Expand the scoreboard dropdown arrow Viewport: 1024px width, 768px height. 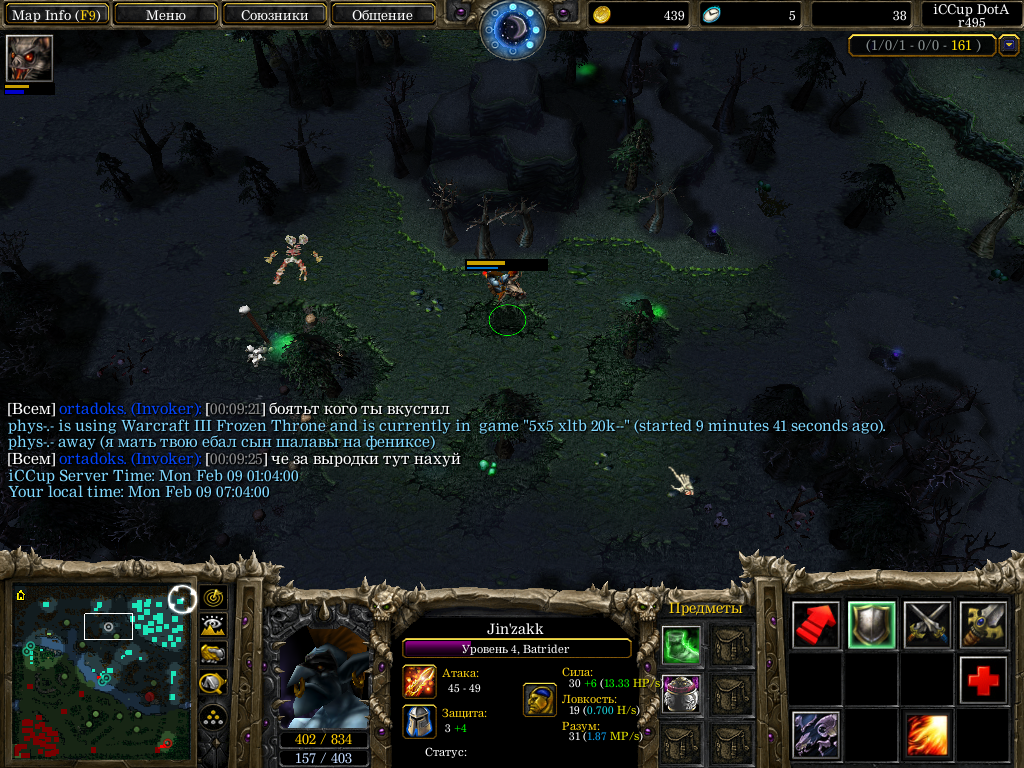pyautogui.click(x=1009, y=45)
